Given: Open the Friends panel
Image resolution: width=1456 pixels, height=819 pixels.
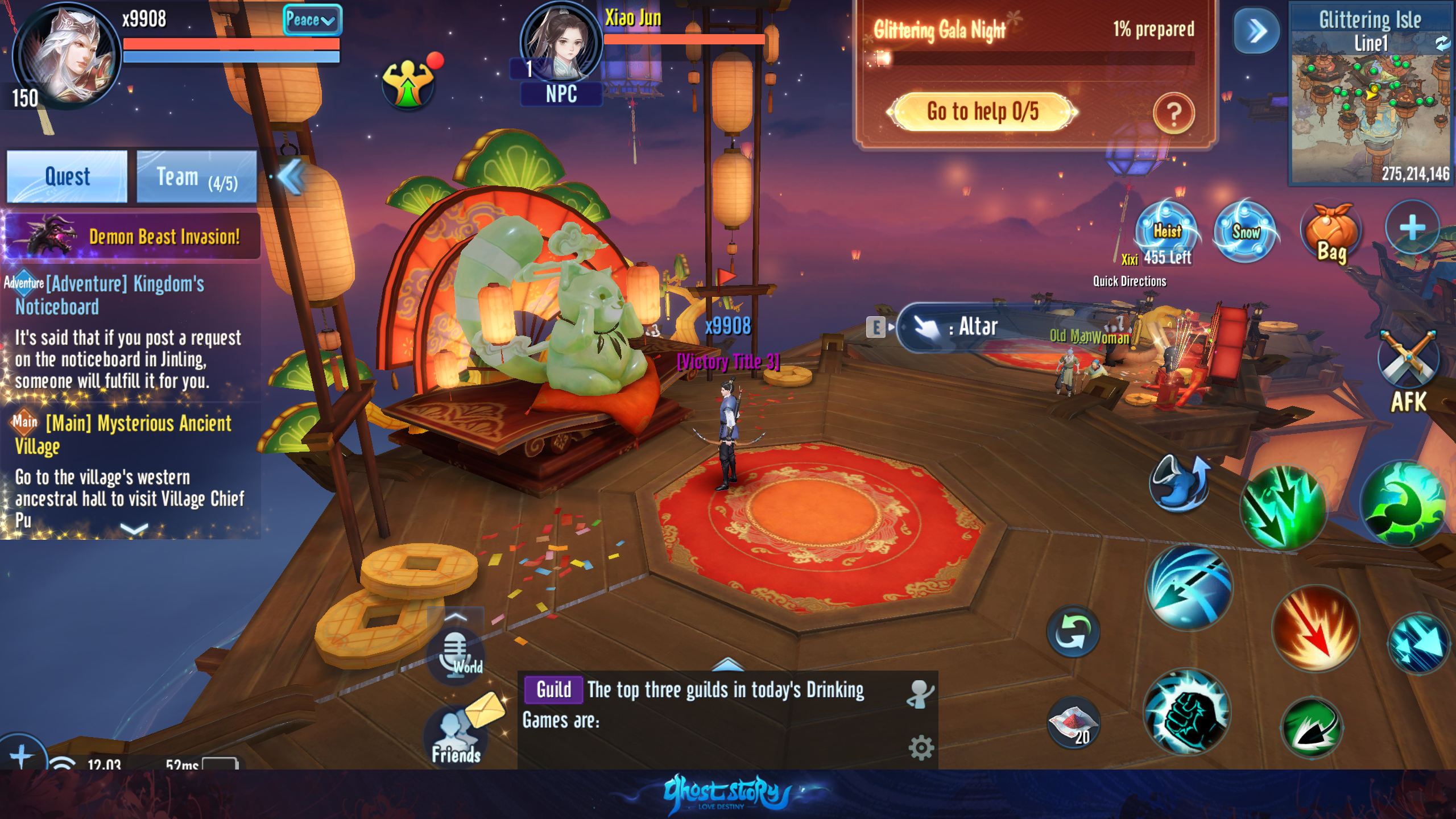Looking at the screenshot, I should coord(456,737).
